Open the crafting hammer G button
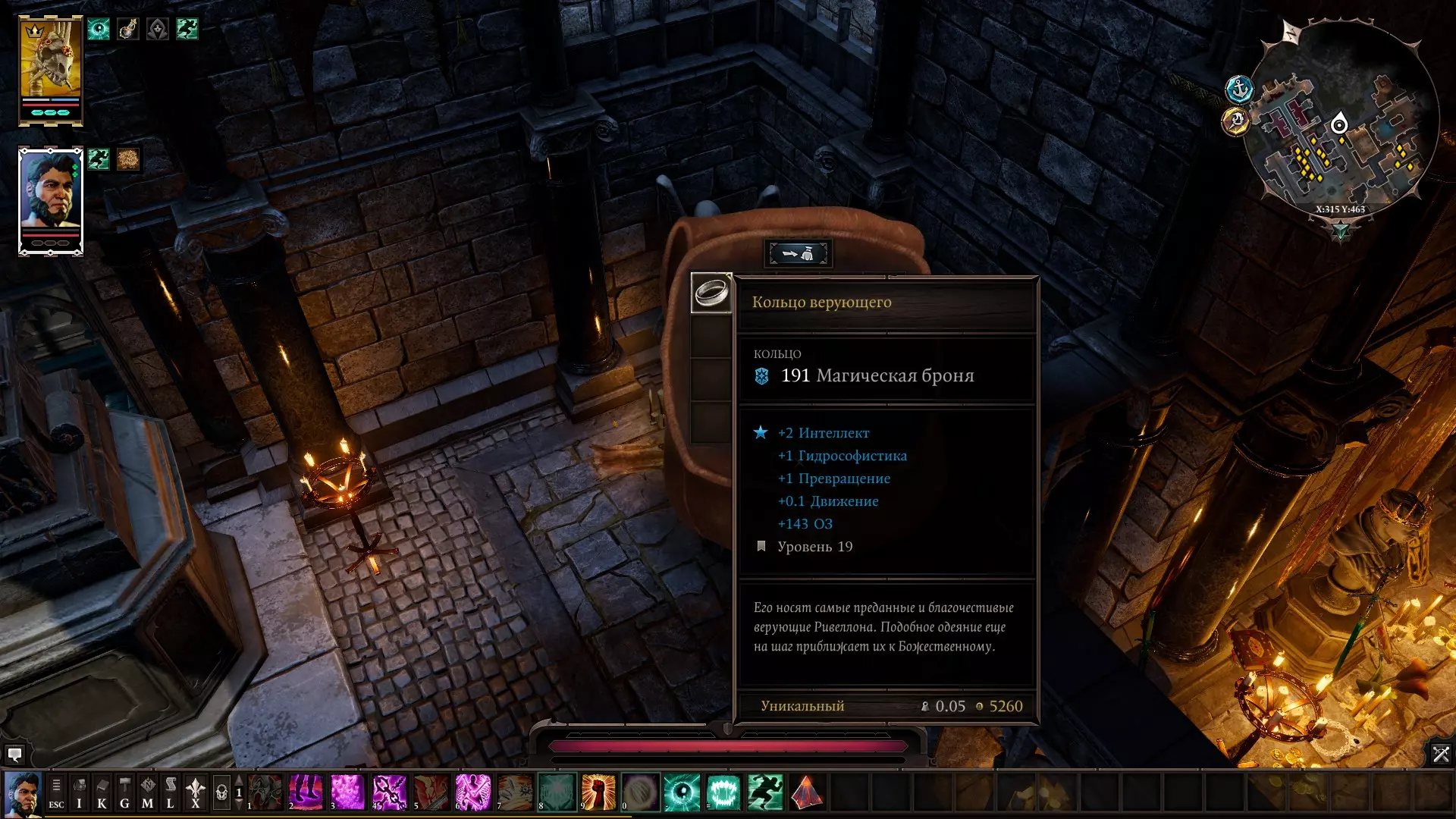This screenshot has height=819, width=1456. click(124, 793)
